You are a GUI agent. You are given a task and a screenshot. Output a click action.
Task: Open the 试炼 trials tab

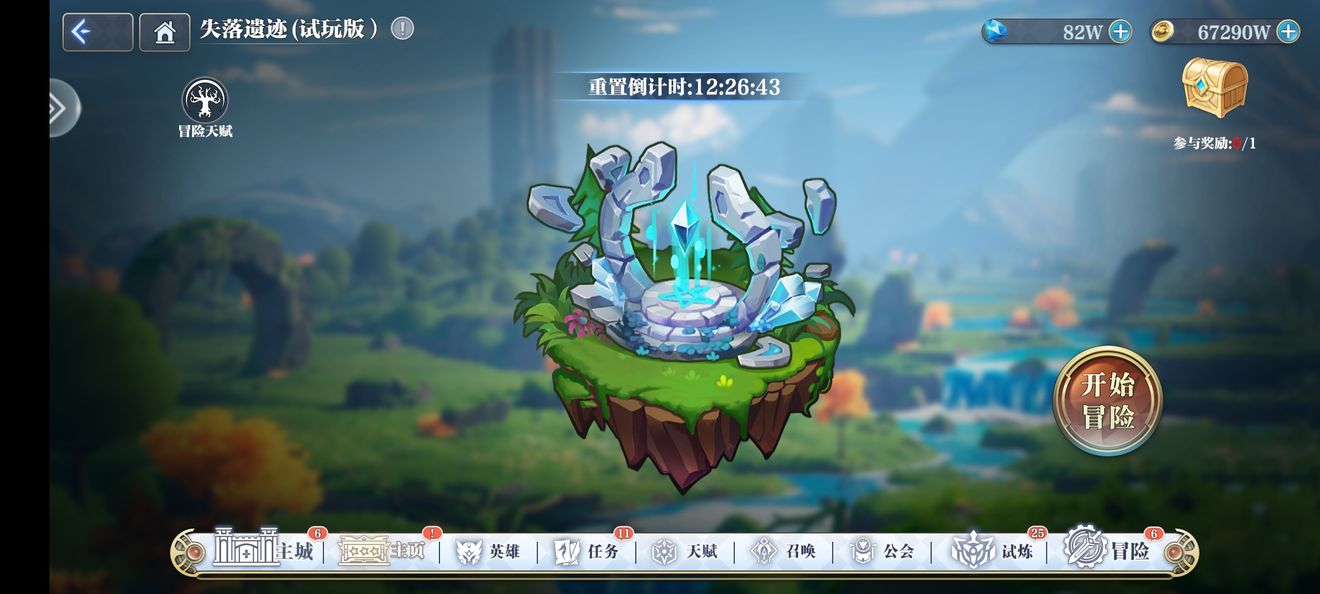click(990, 551)
